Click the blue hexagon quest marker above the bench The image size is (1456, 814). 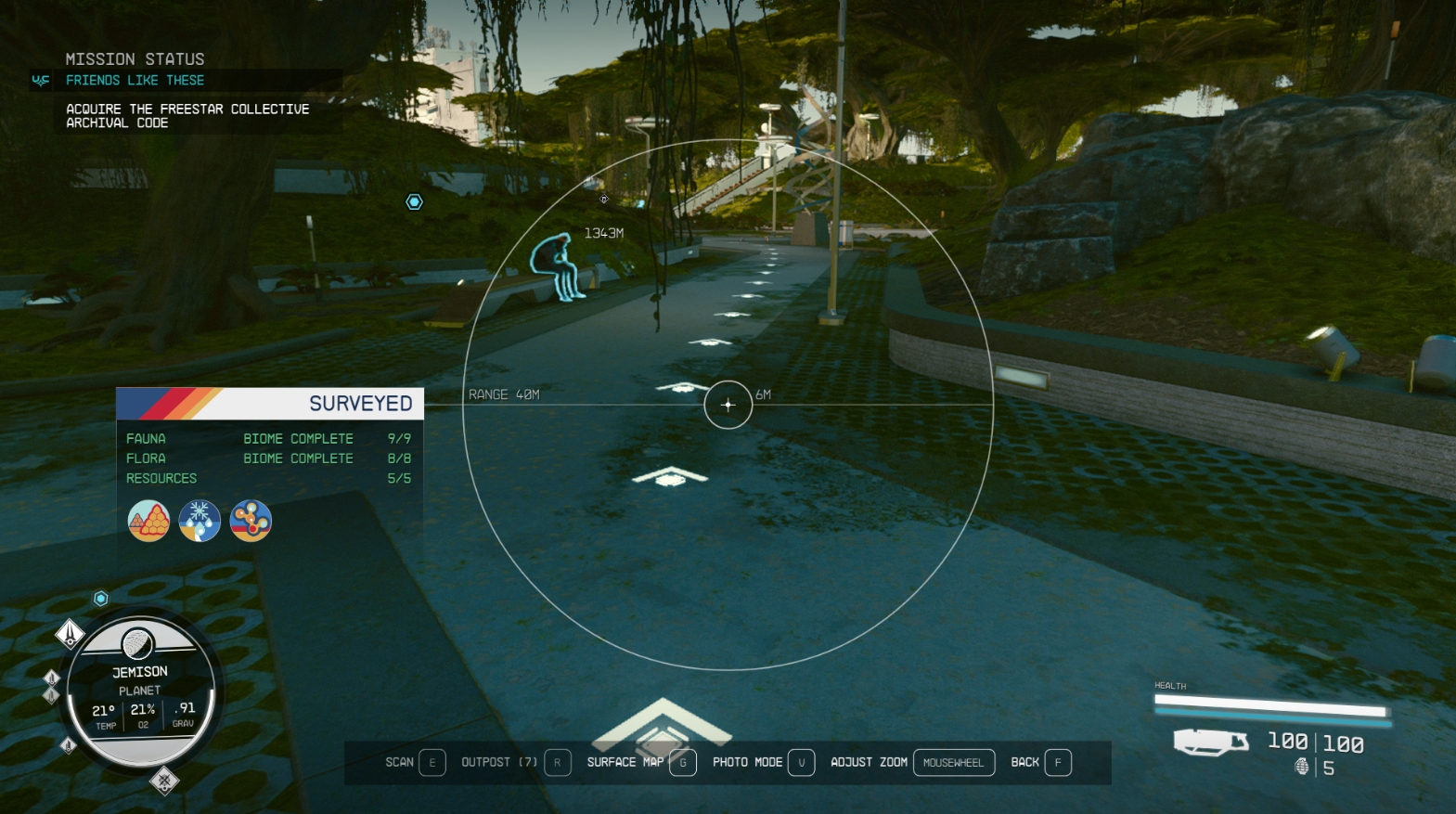pos(414,201)
